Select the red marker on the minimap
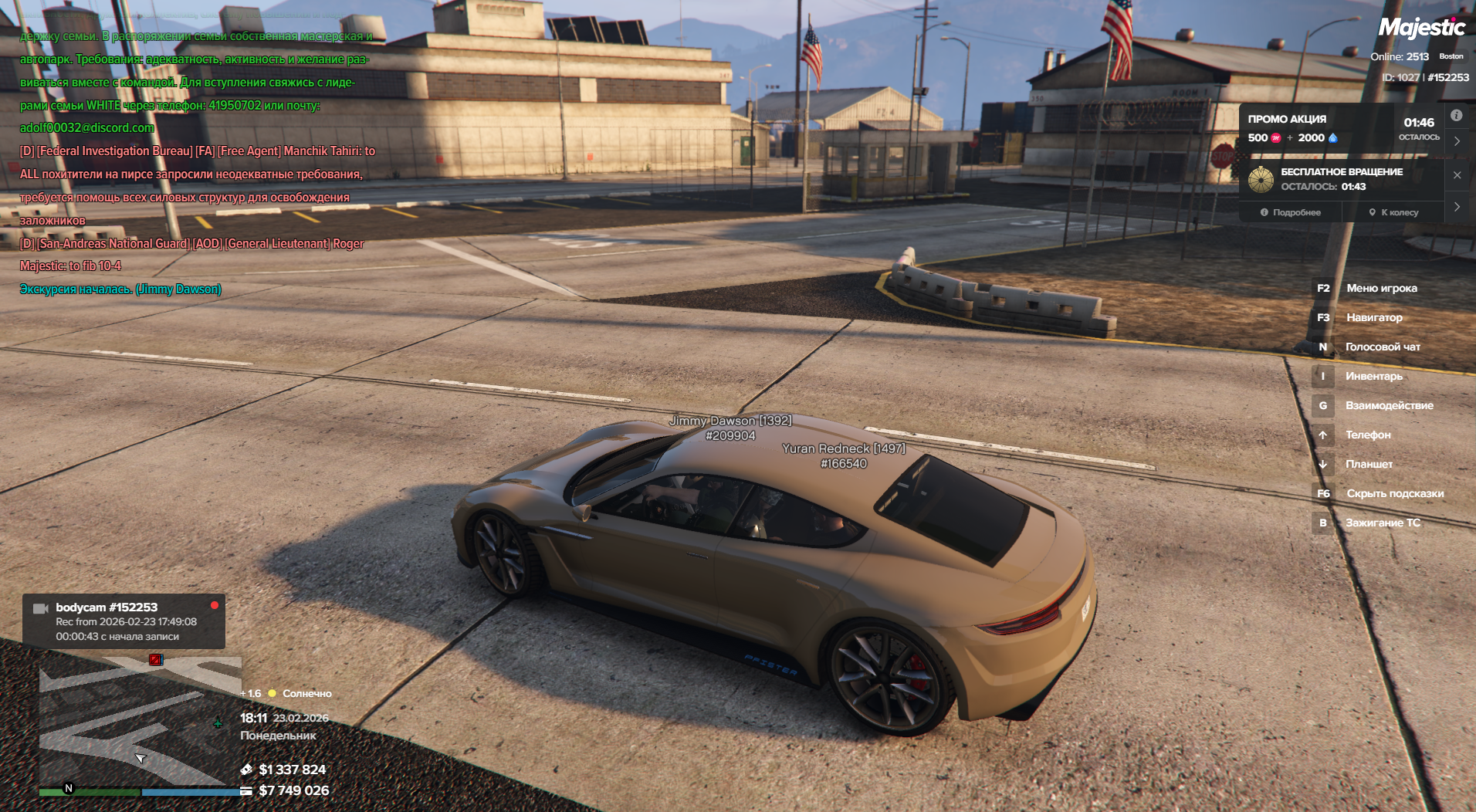Viewport: 1476px width, 812px height. point(155,660)
